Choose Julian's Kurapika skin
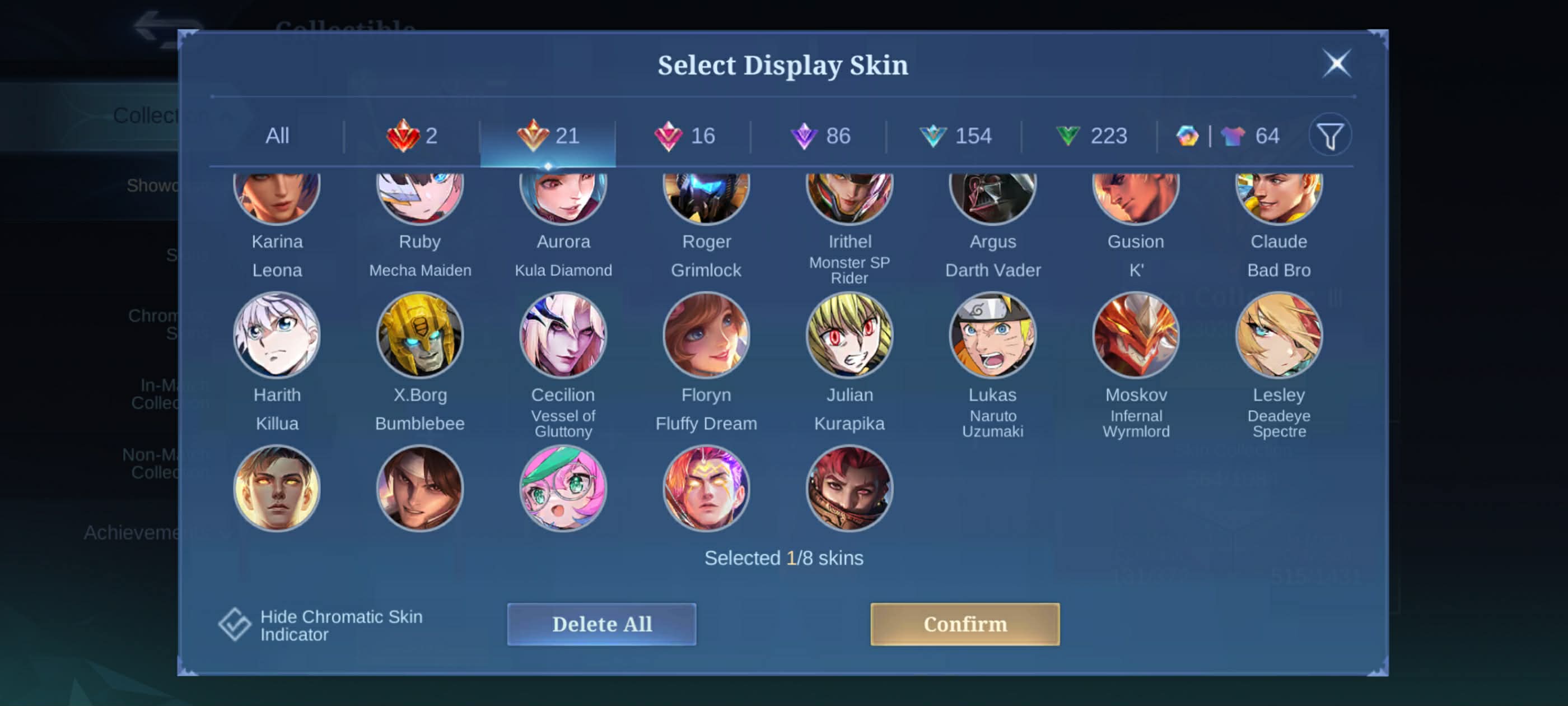1568x706 pixels. pyautogui.click(x=849, y=335)
